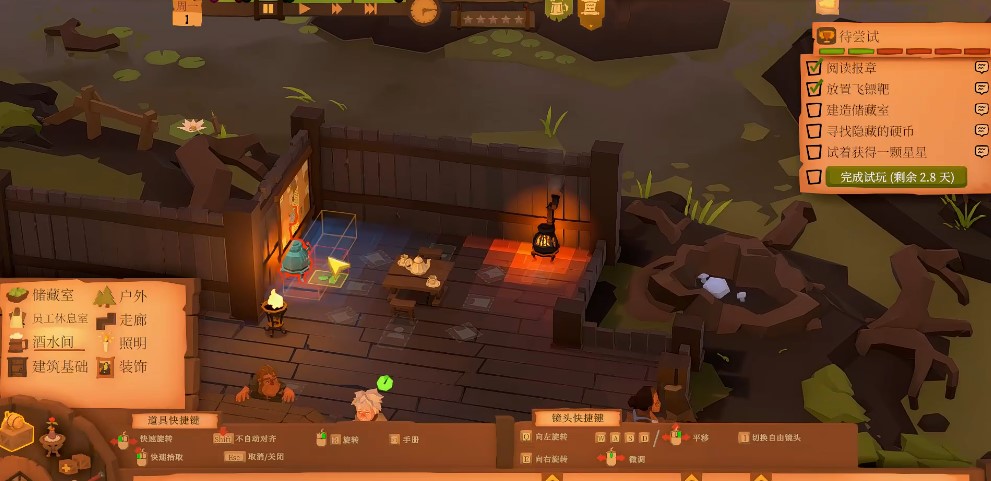Set game speed to normal play

tap(305, 9)
